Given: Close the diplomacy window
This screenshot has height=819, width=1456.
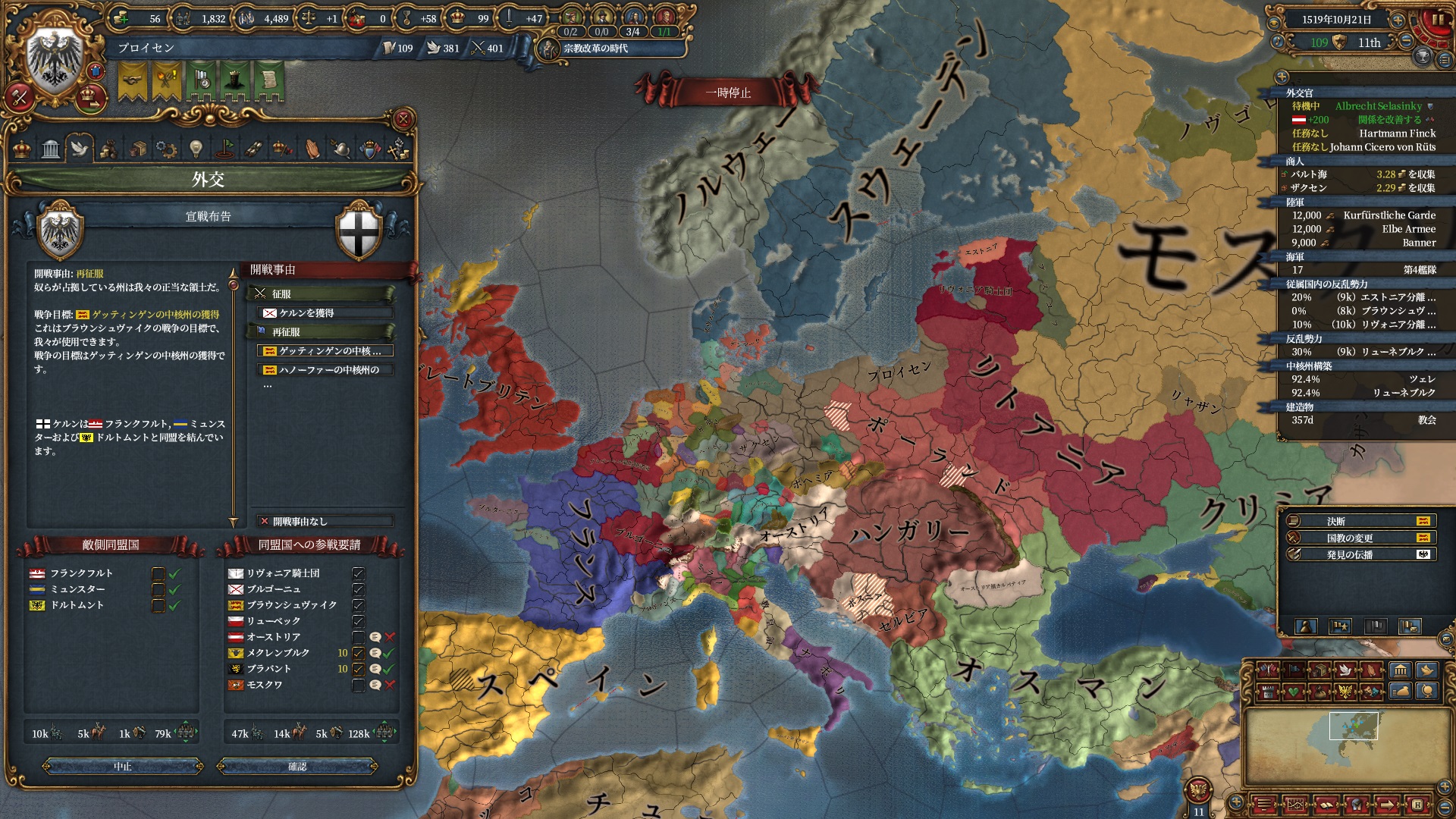Looking at the screenshot, I should pyautogui.click(x=403, y=119).
